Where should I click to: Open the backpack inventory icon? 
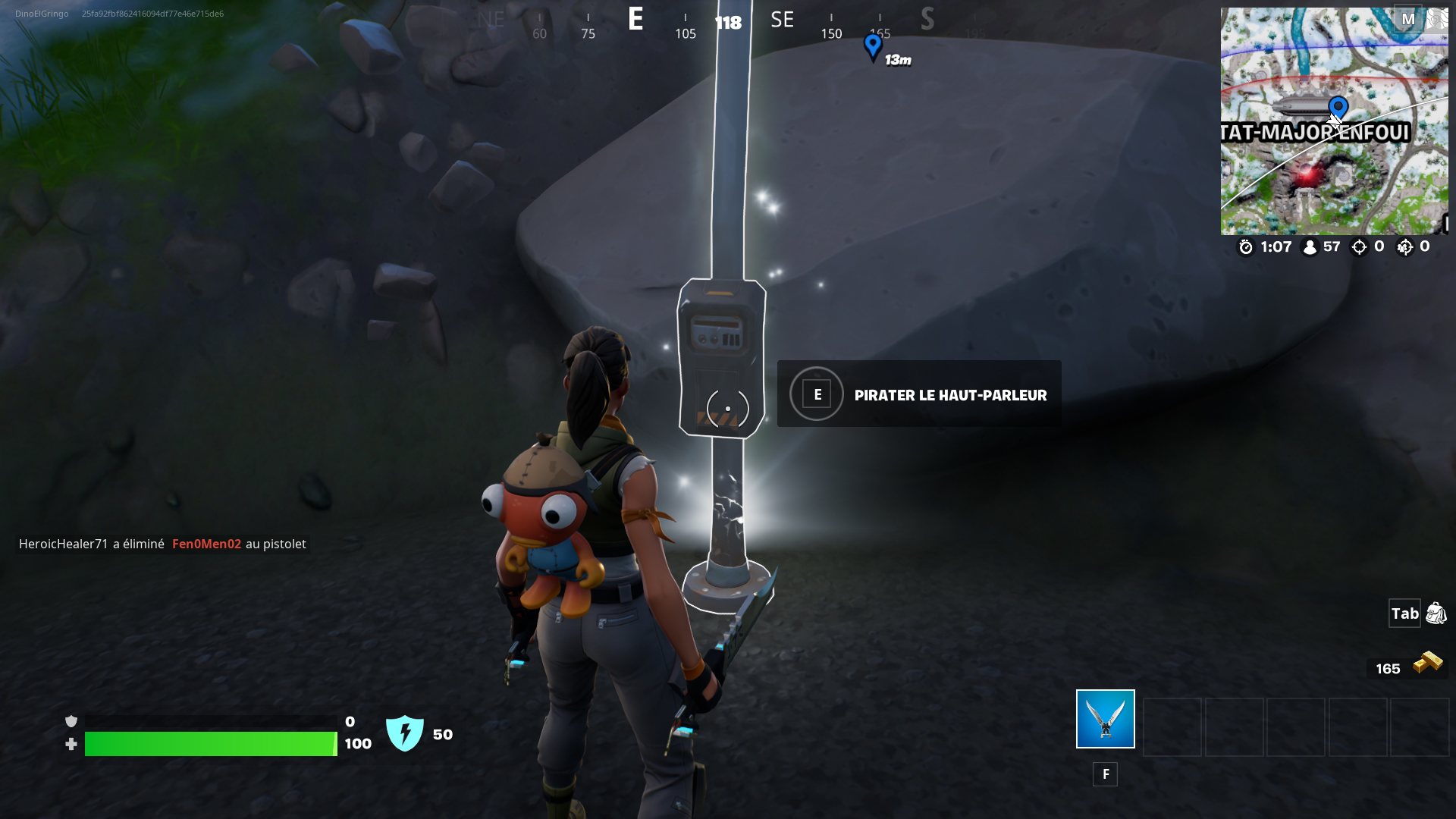1436,613
